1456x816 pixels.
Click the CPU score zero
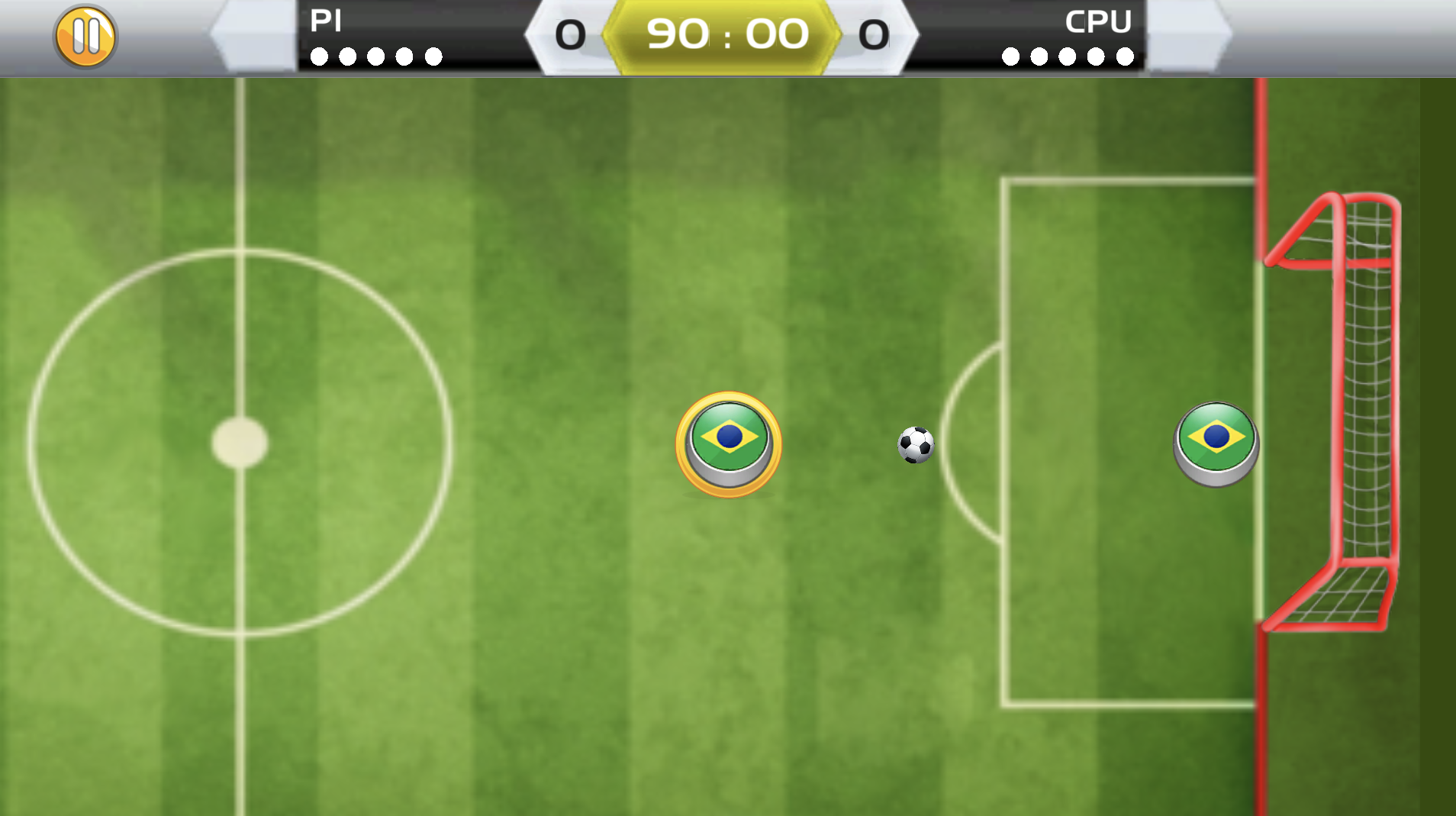(875, 34)
